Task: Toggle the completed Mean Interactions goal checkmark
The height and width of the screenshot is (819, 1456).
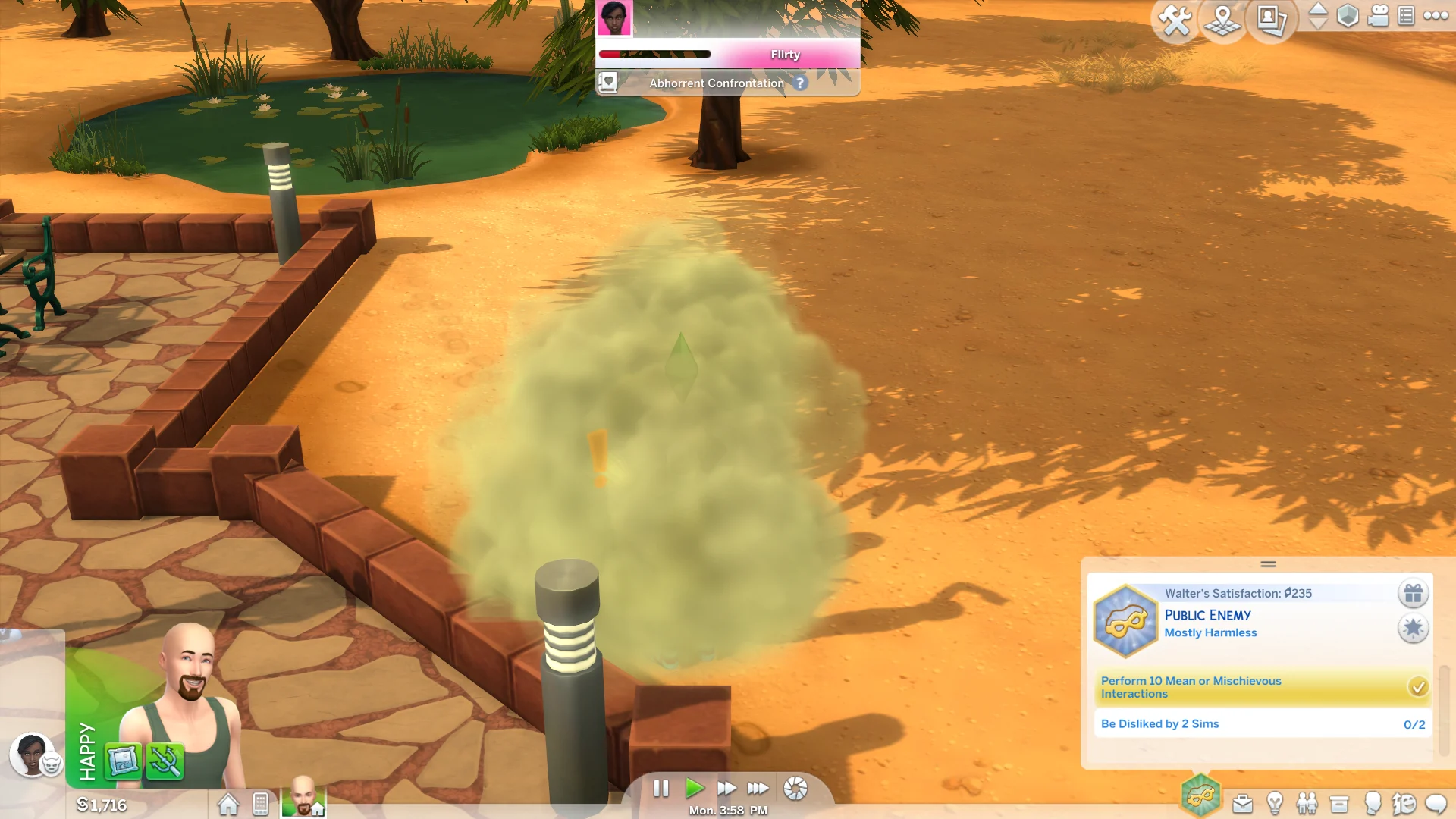Action: (x=1417, y=687)
